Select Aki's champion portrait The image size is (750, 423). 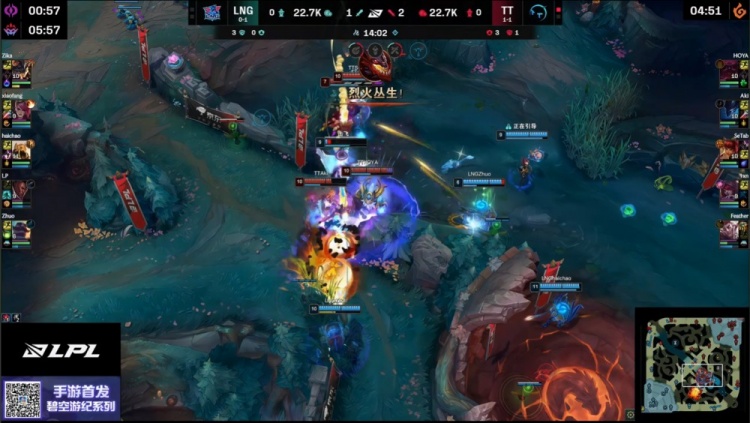click(x=731, y=112)
